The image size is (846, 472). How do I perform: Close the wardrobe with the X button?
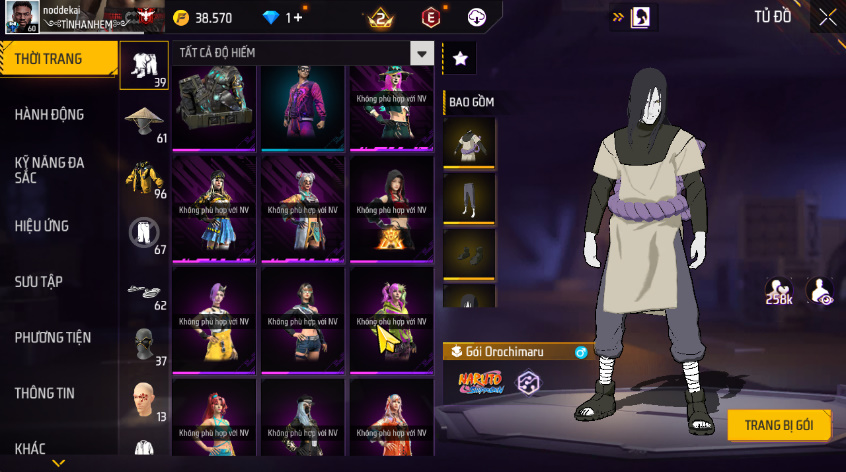[827, 17]
